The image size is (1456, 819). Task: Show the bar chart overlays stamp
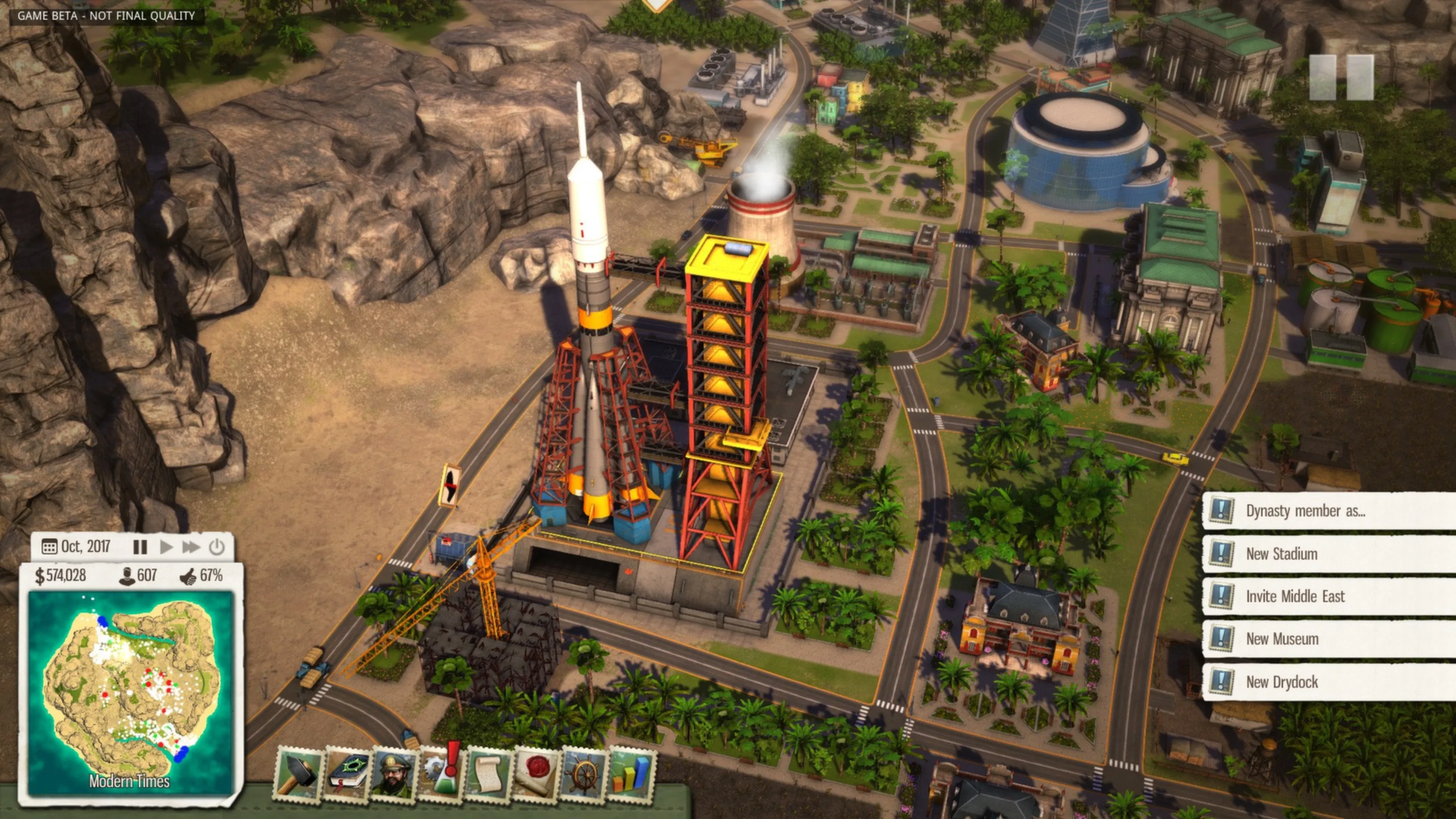631,774
